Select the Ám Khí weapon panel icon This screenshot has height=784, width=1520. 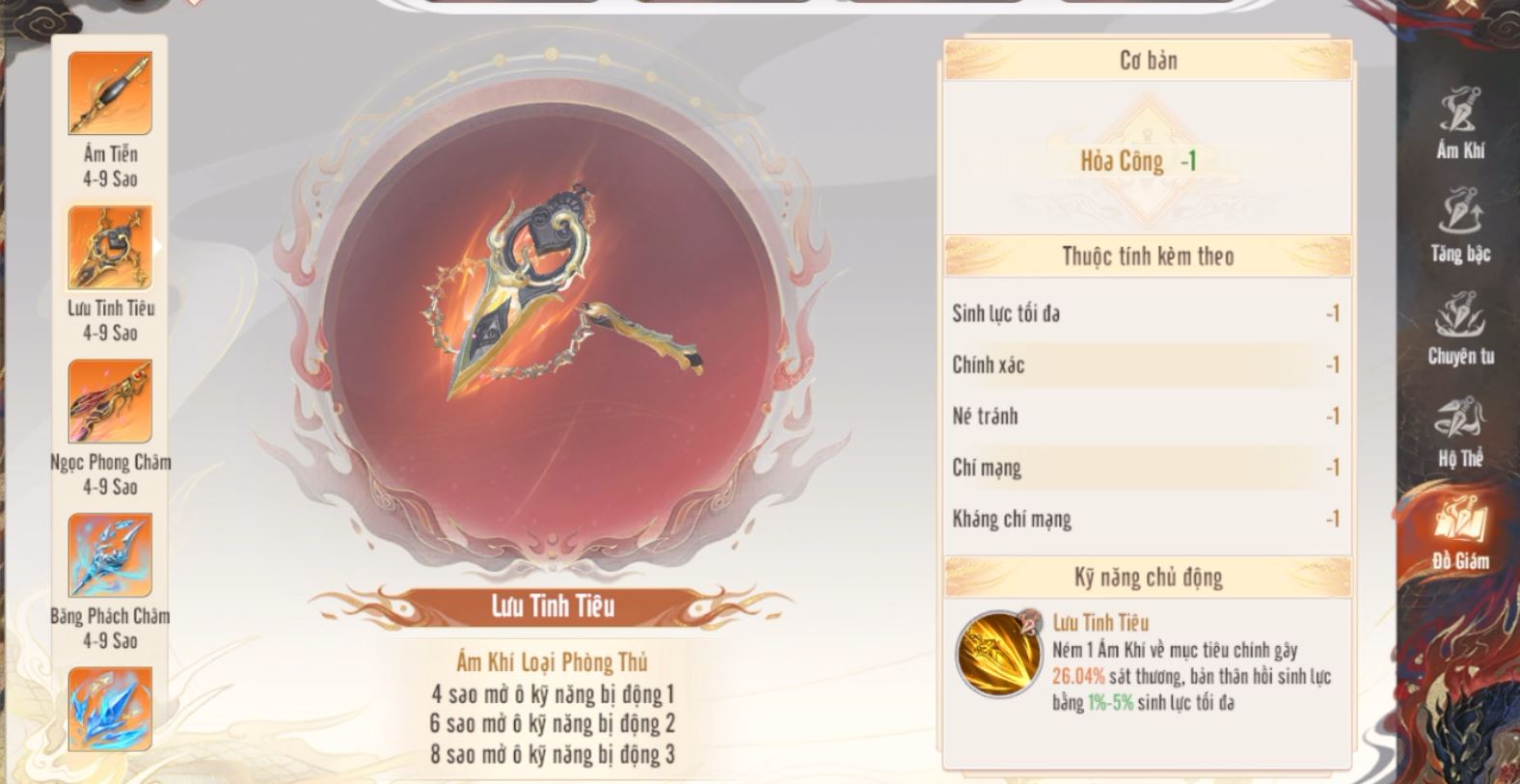click(x=1458, y=112)
